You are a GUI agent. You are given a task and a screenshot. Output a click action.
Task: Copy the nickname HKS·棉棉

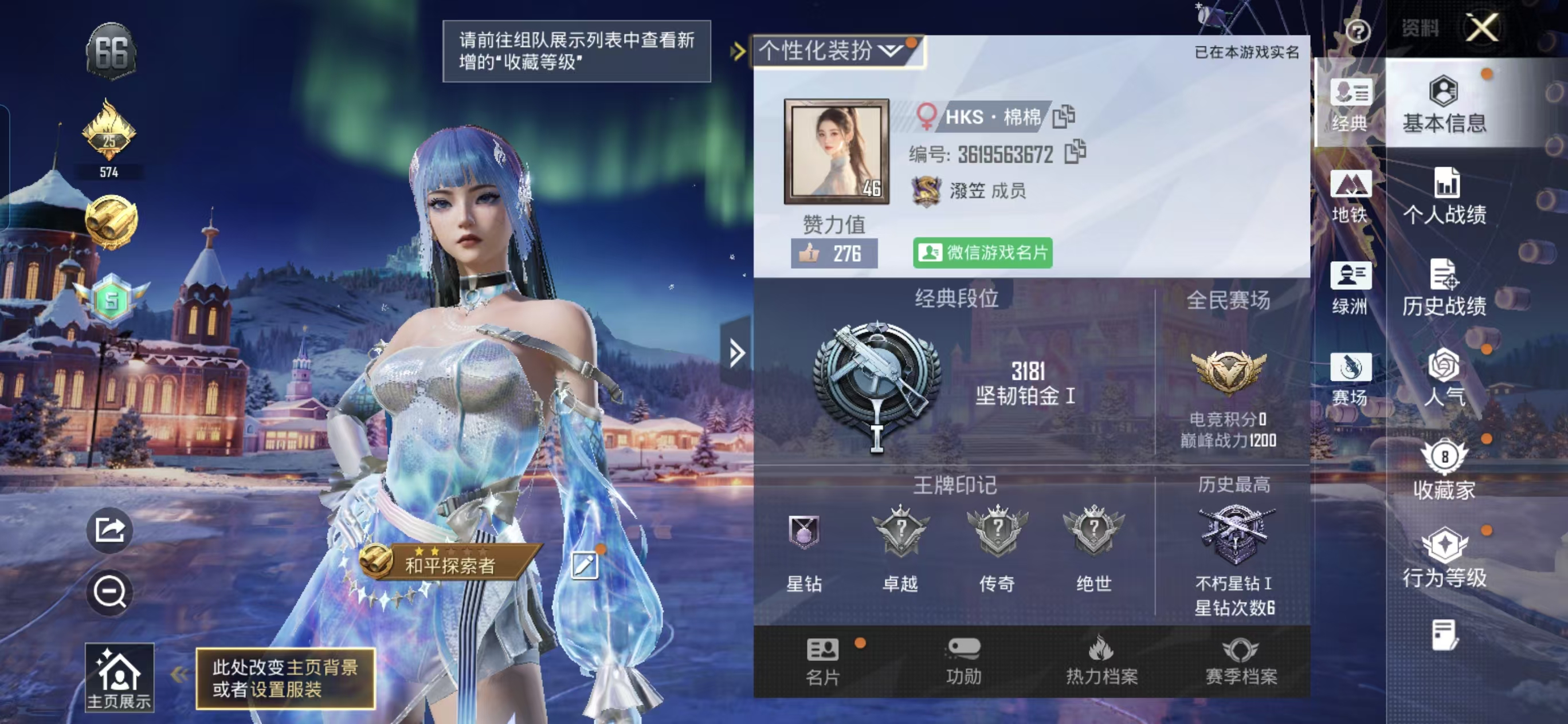tap(1065, 117)
